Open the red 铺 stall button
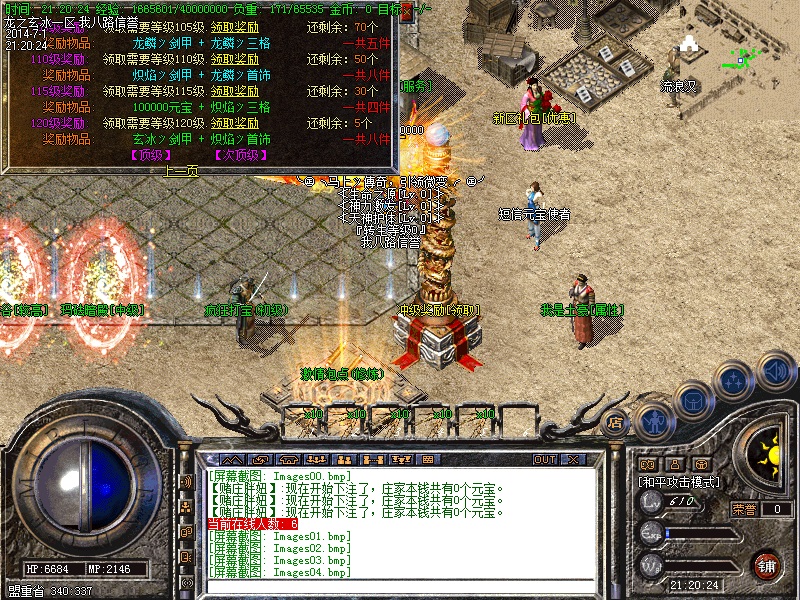This screenshot has width=800, height=600. click(767, 564)
